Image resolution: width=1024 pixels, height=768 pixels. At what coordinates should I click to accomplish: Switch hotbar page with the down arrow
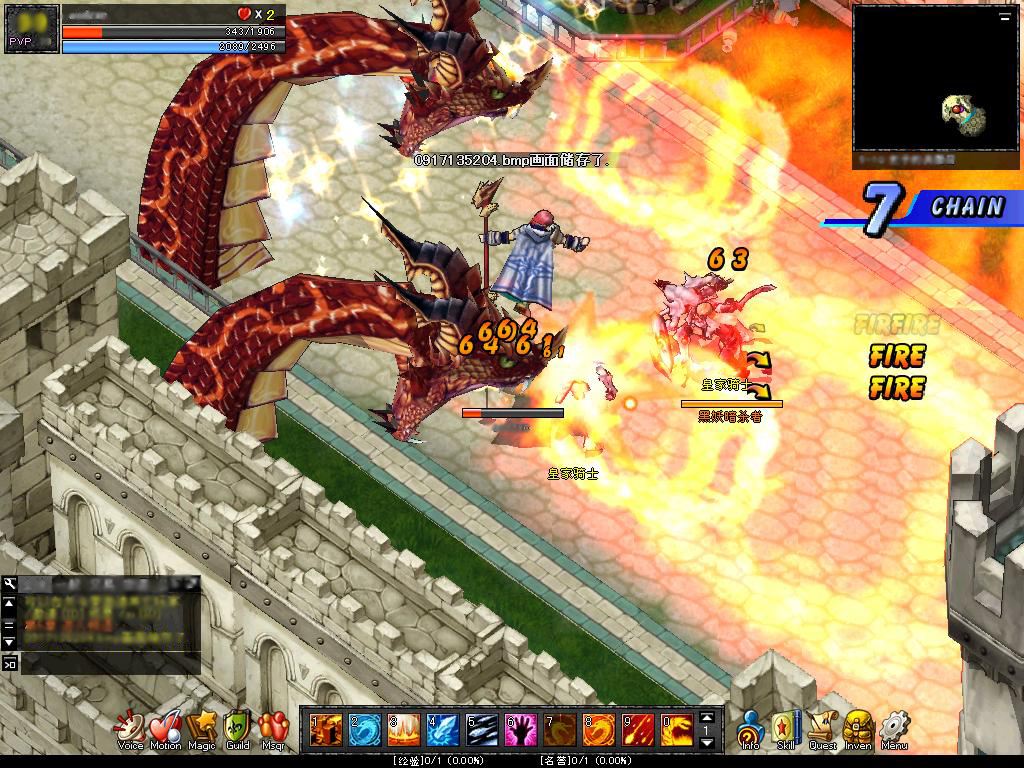pyautogui.click(x=709, y=742)
